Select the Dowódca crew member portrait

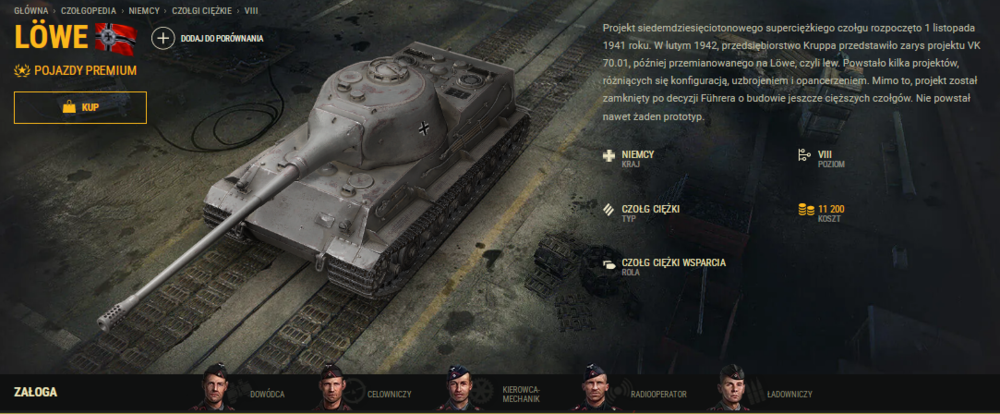pyautogui.click(x=216, y=388)
